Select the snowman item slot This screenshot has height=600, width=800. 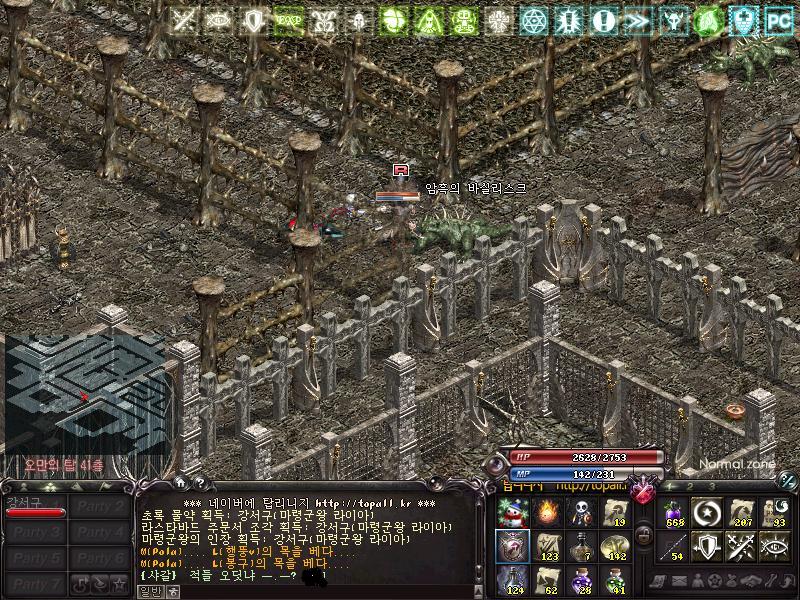(512, 513)
